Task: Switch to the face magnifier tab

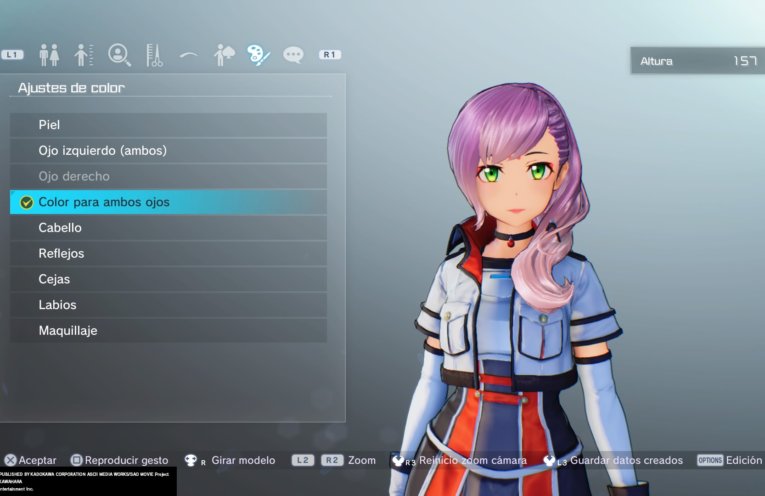Action: pyautogui.click(x=120, y=55)
